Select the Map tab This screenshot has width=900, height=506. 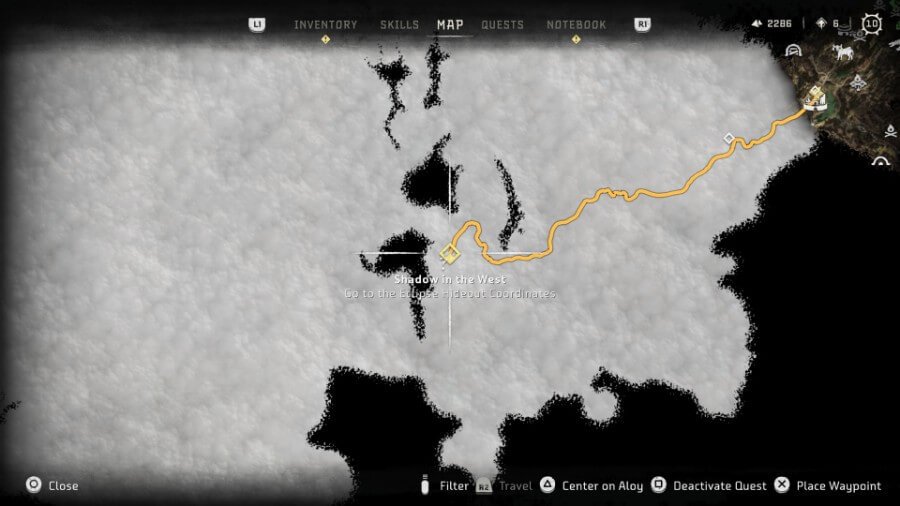tap(450, 25)
